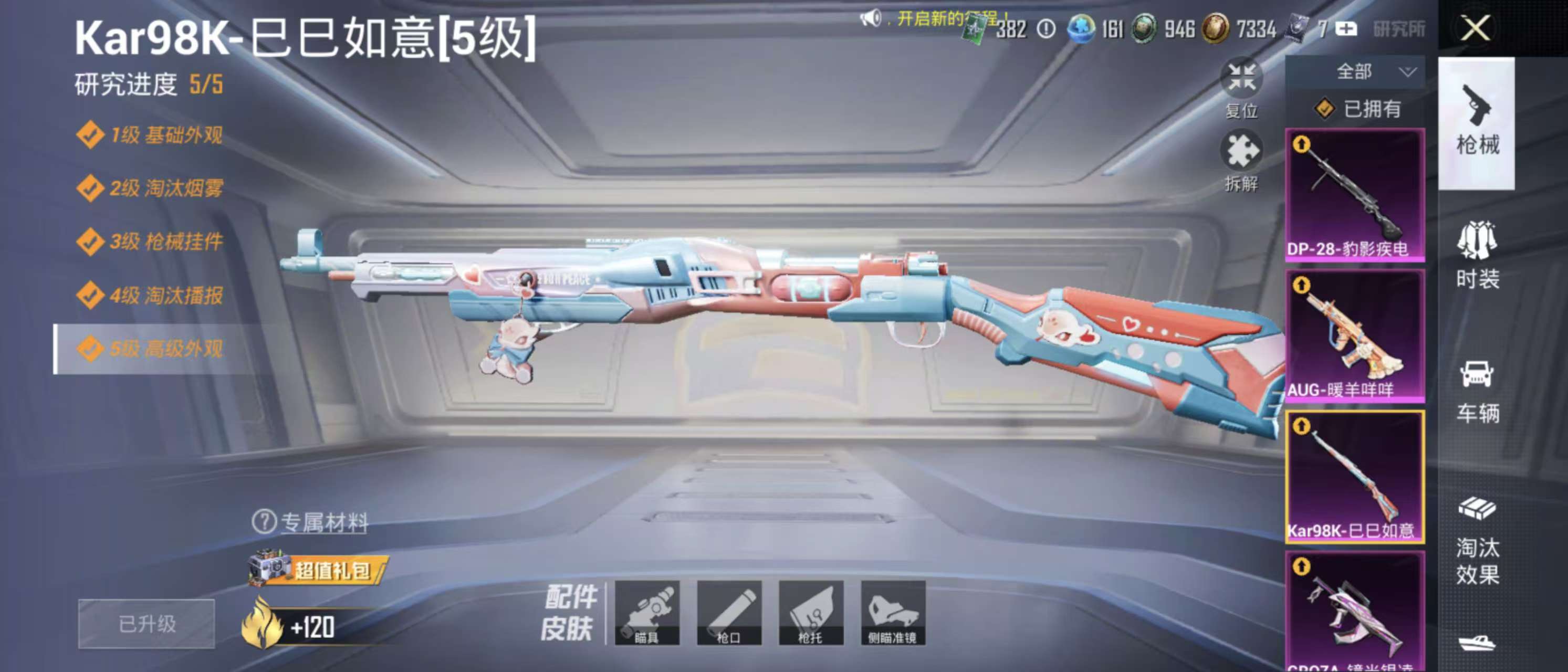The width and height of the screenshot is (1568, 672).
Task: Open the 全部 filter dropdown
Action: point(1355,72)
